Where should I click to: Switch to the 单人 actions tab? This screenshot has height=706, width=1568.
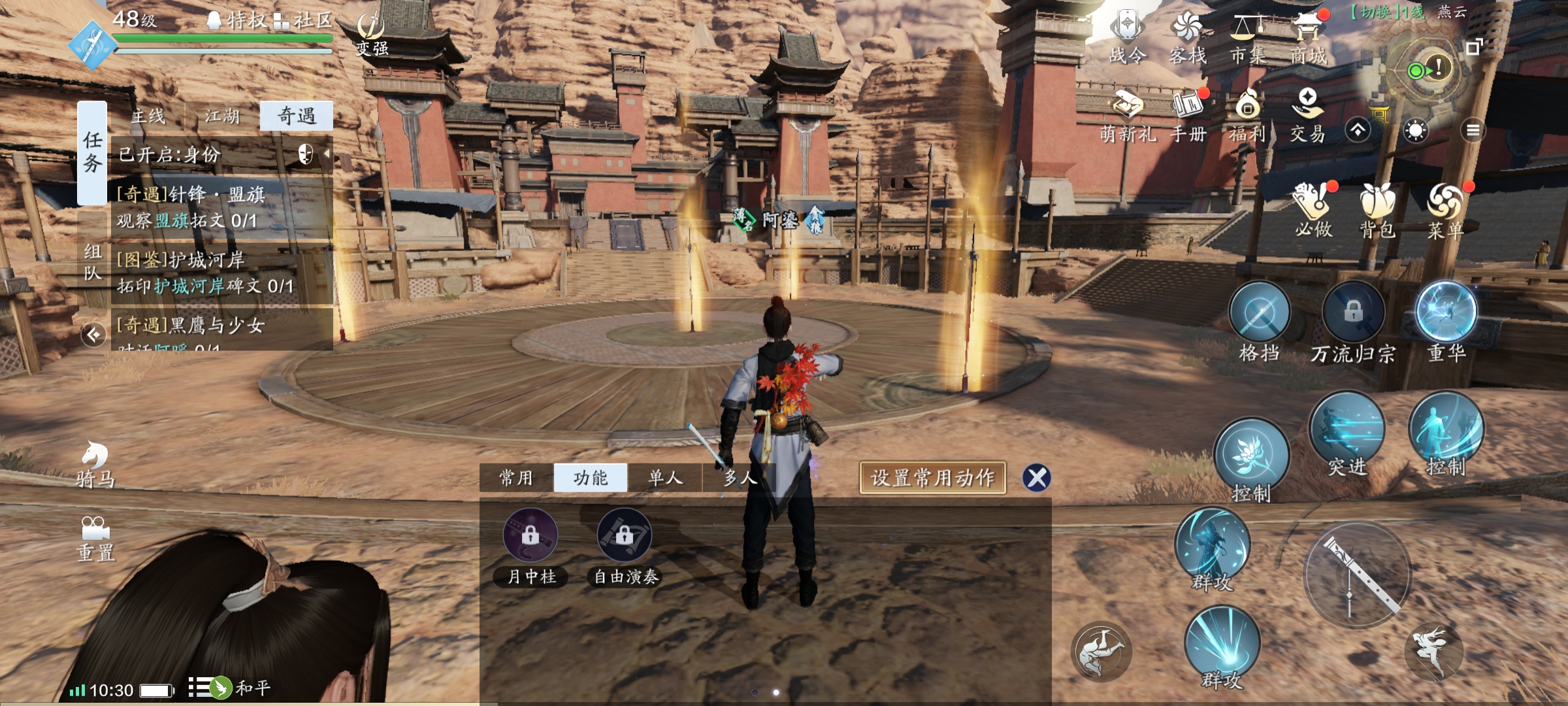click(x=665, y=478)
